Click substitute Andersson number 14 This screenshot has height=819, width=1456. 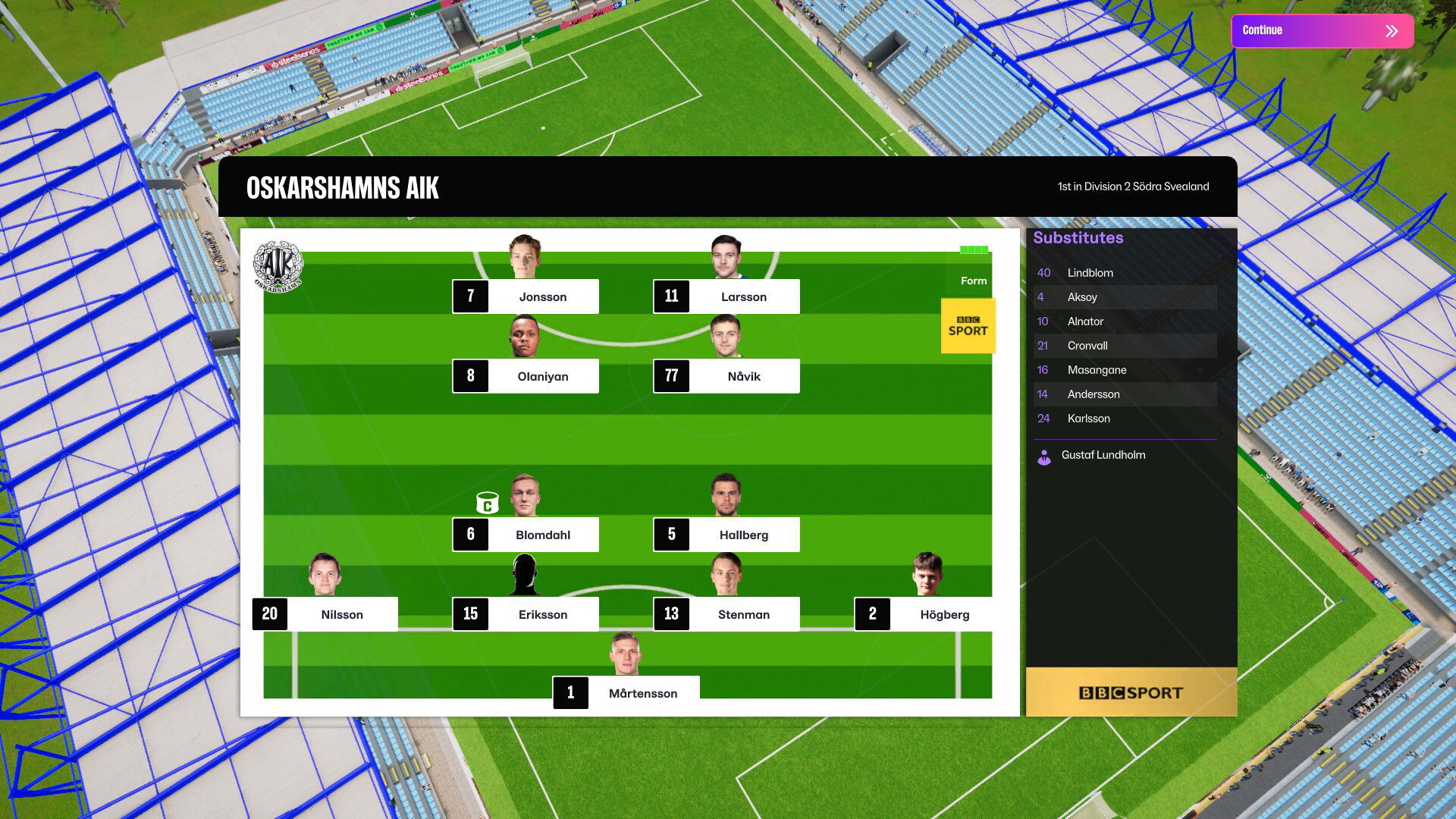1125,394
